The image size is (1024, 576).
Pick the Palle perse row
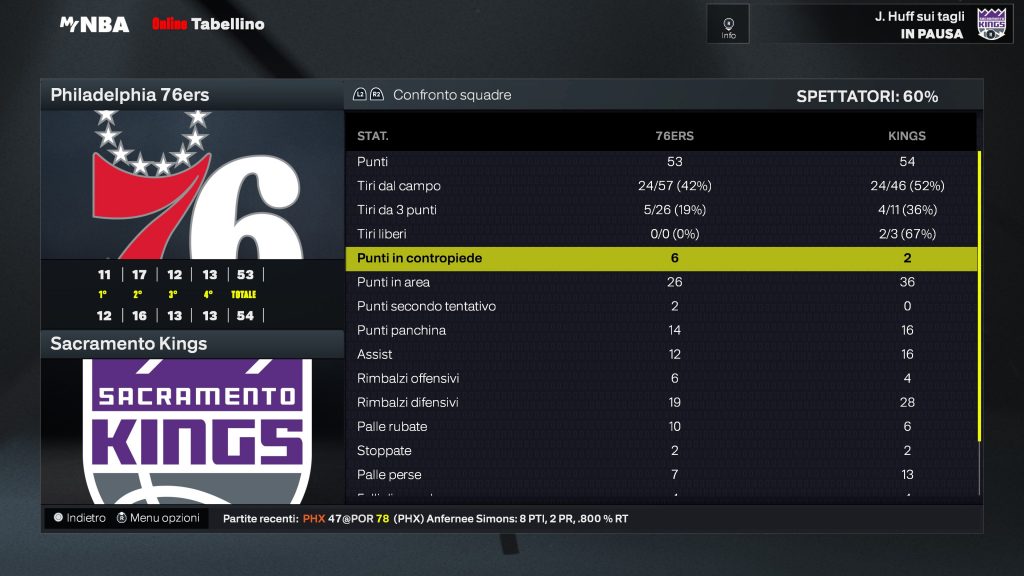click(x=660, y=474)
